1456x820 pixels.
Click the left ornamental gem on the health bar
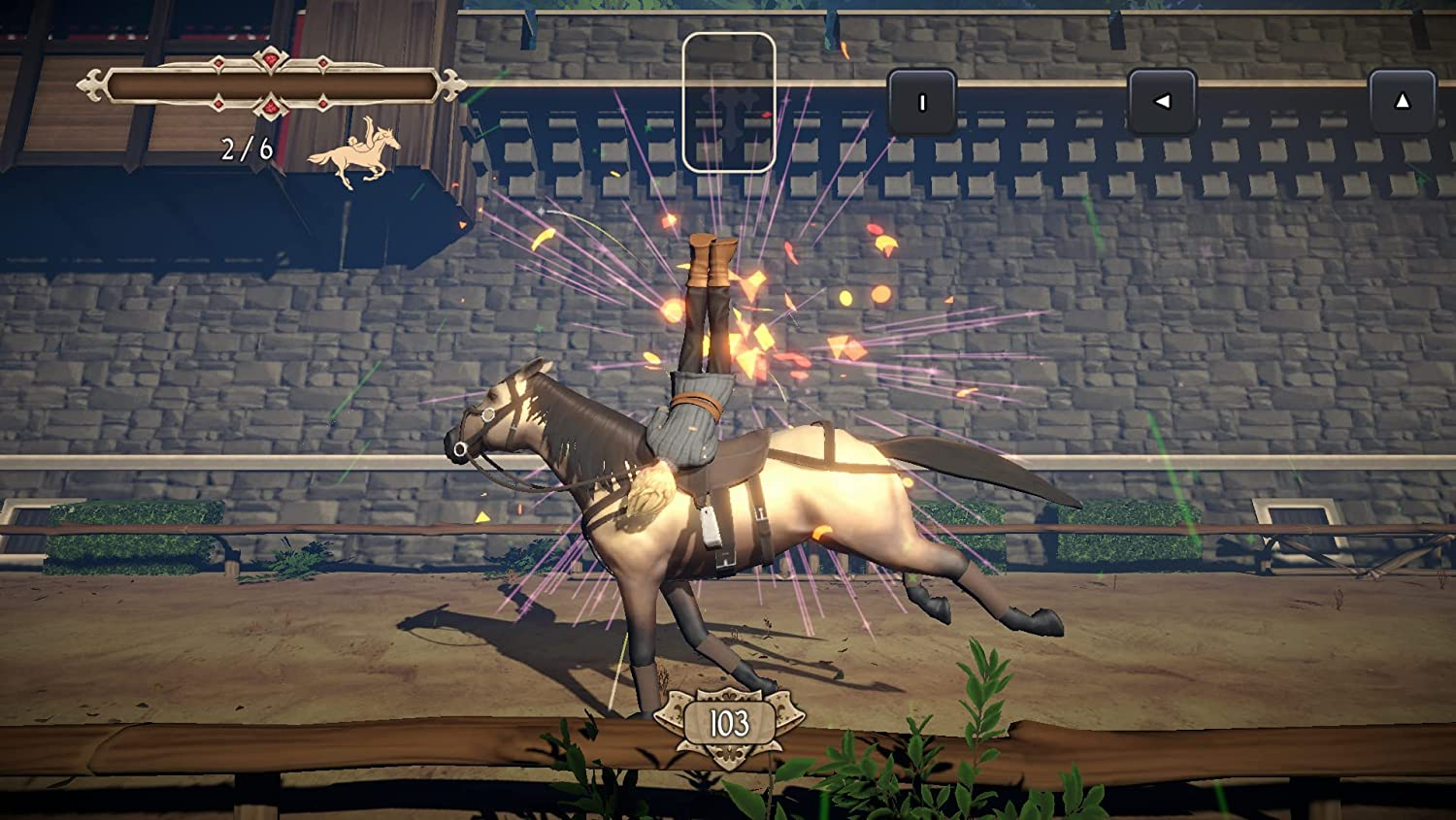pyautogui.click(x=217, y=63)
